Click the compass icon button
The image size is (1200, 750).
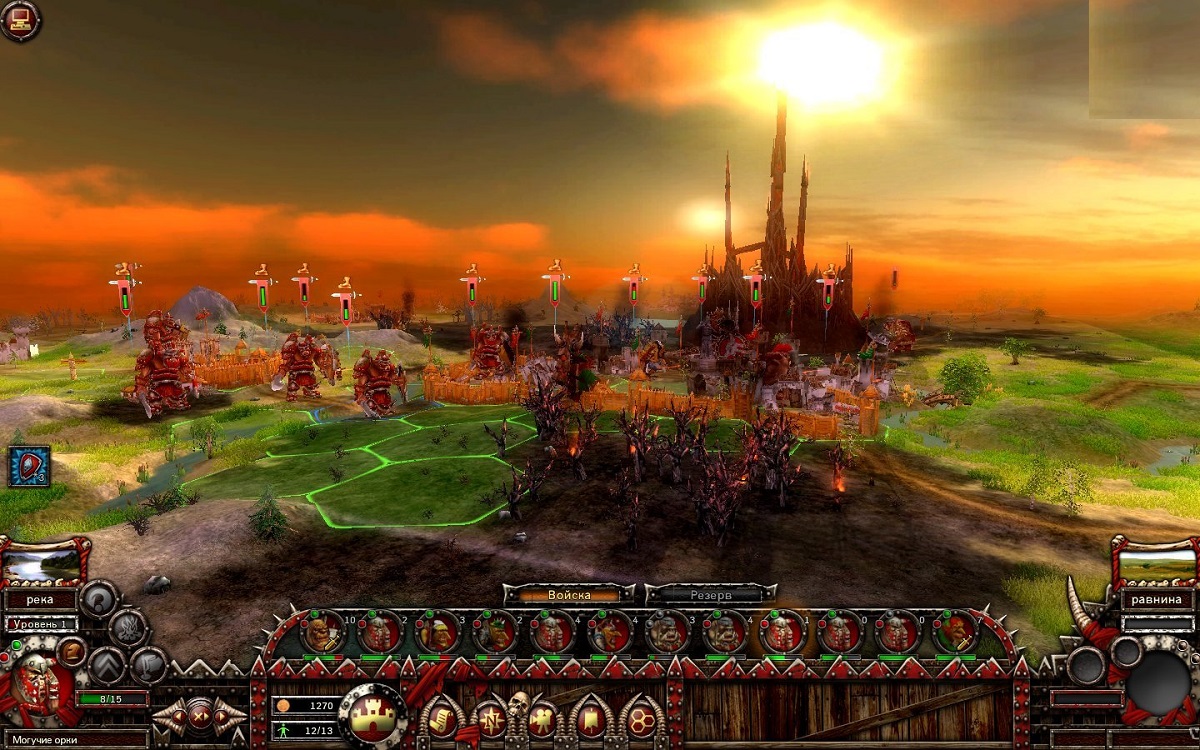(x=491, y=718)
